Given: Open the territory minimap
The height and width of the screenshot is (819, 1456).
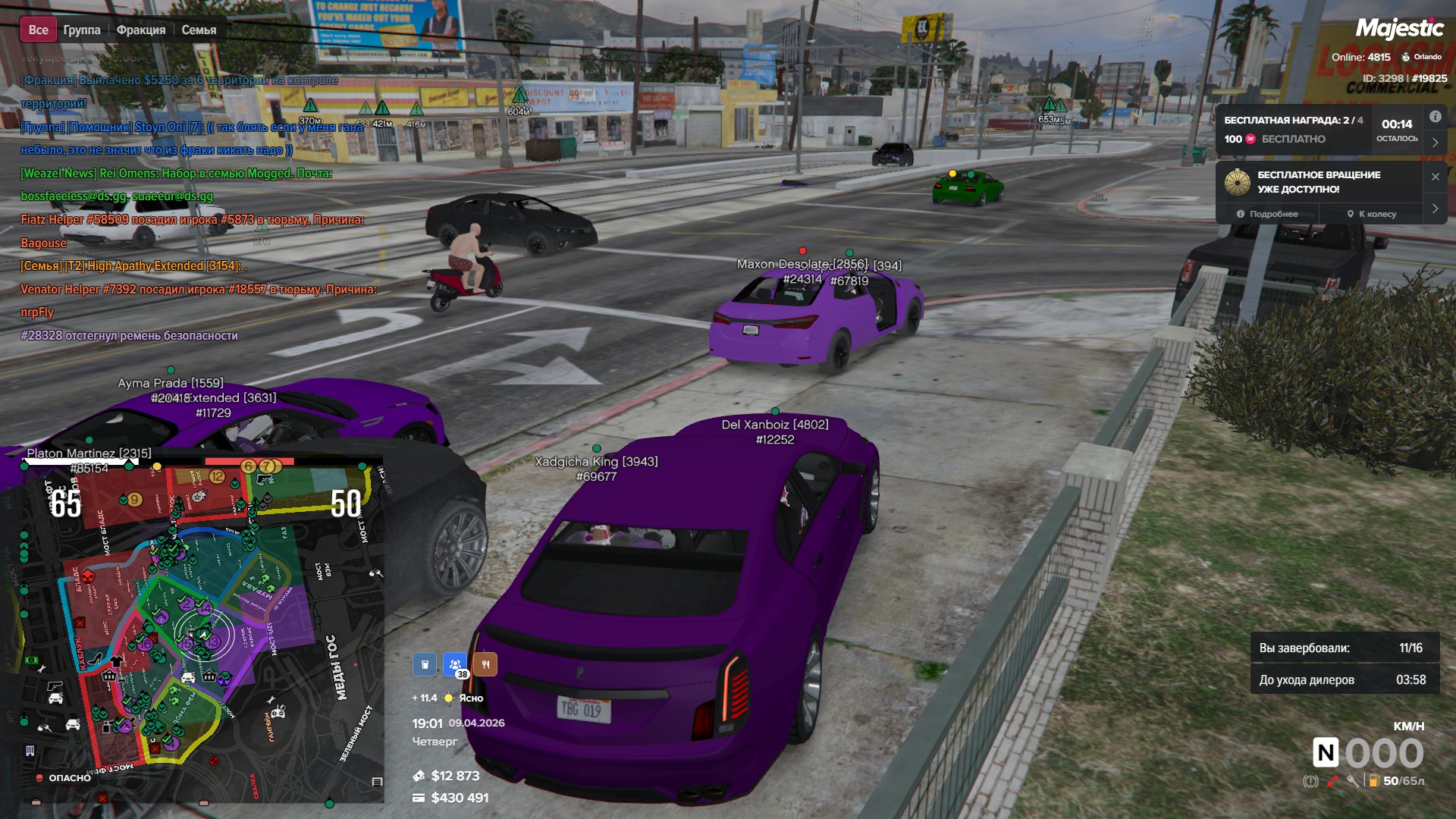Looking at the screenshot, I should point(193,629).
